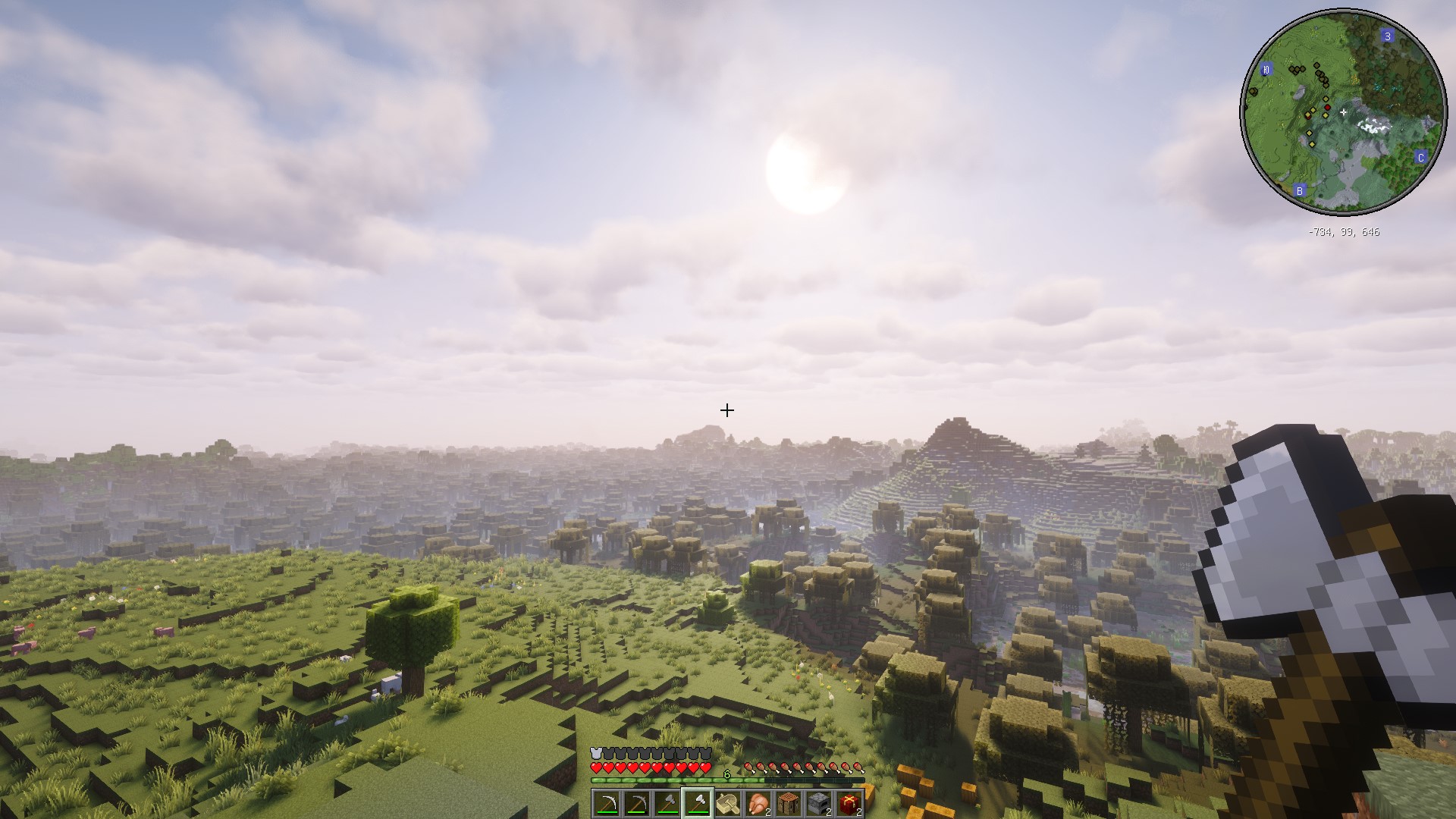Click the leftmost drumstick in the hunger bar
The height and width of the screenshot is (819, 1456).
[x=750, y=767]
